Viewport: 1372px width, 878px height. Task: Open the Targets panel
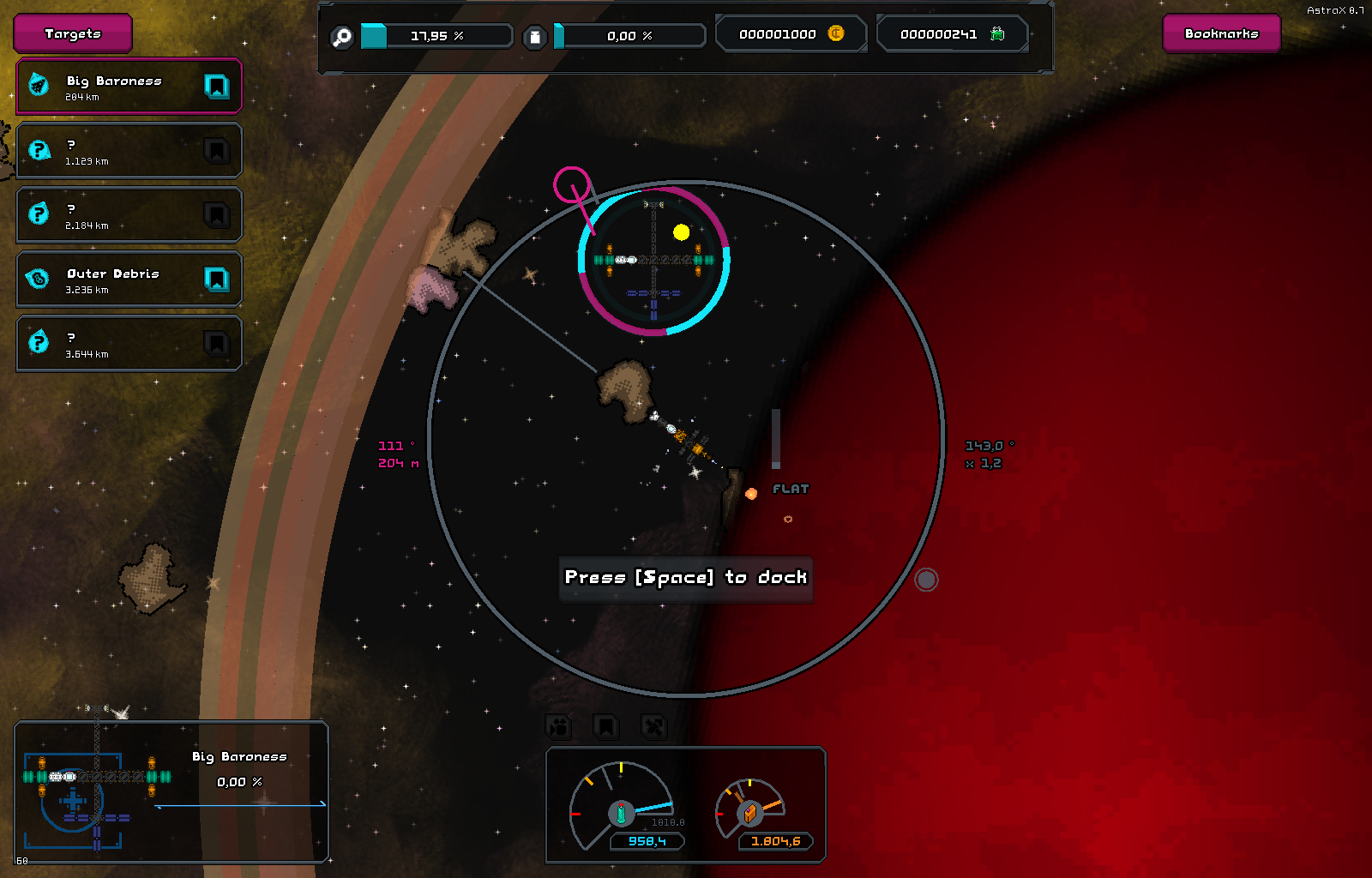73,33
